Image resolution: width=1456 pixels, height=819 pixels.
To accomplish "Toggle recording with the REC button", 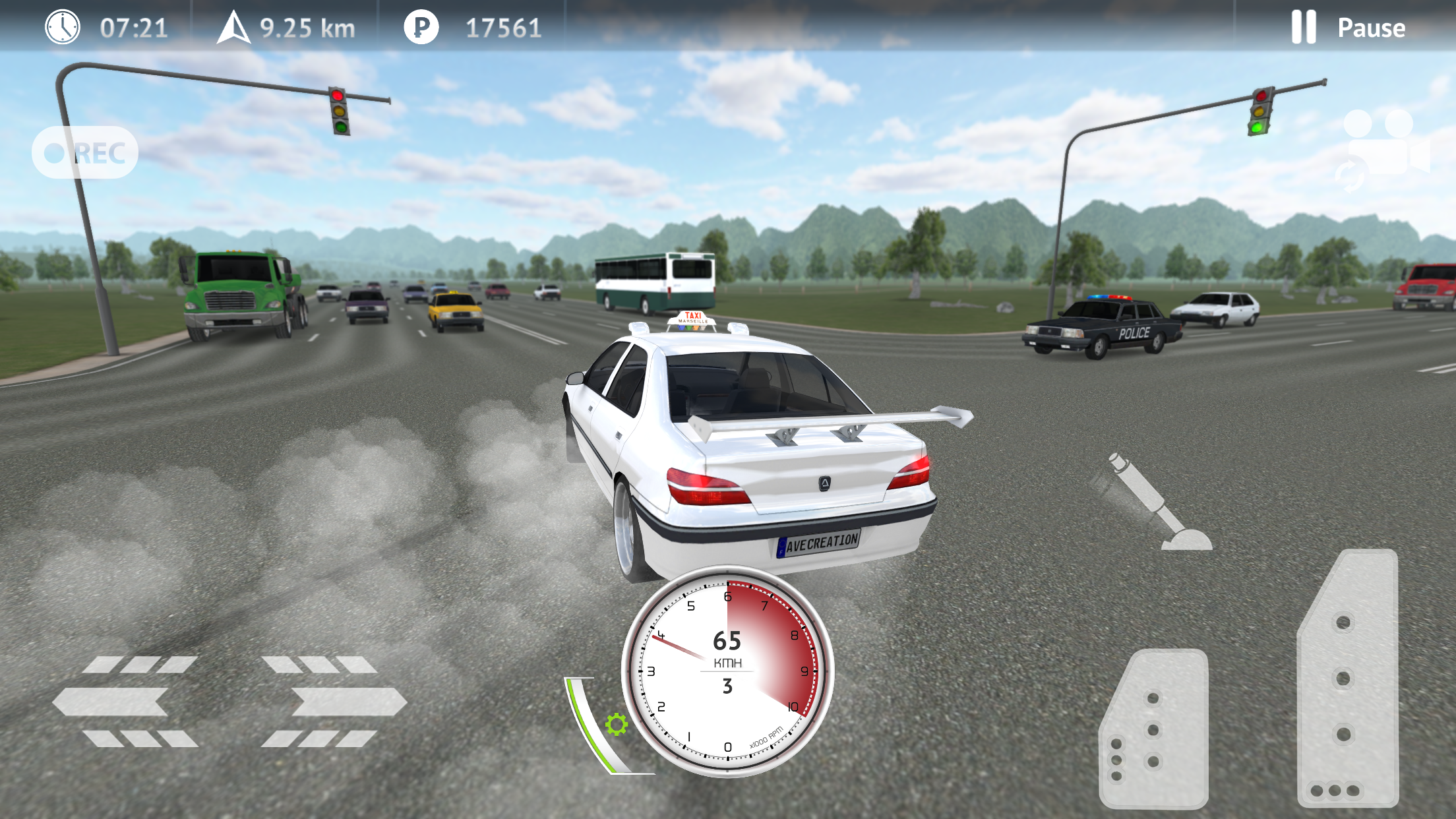I will (x=85, y=152).
